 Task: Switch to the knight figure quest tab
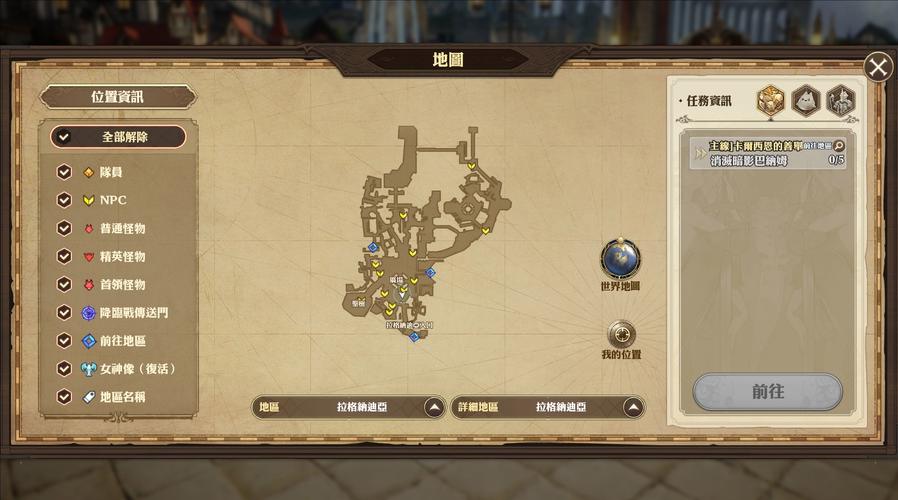841,100
